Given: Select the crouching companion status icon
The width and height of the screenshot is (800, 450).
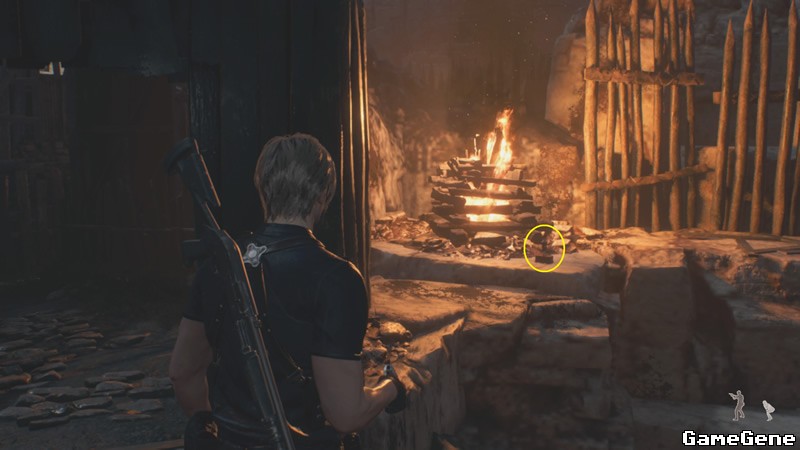Looking at the screenshot, I should (768, 409).
